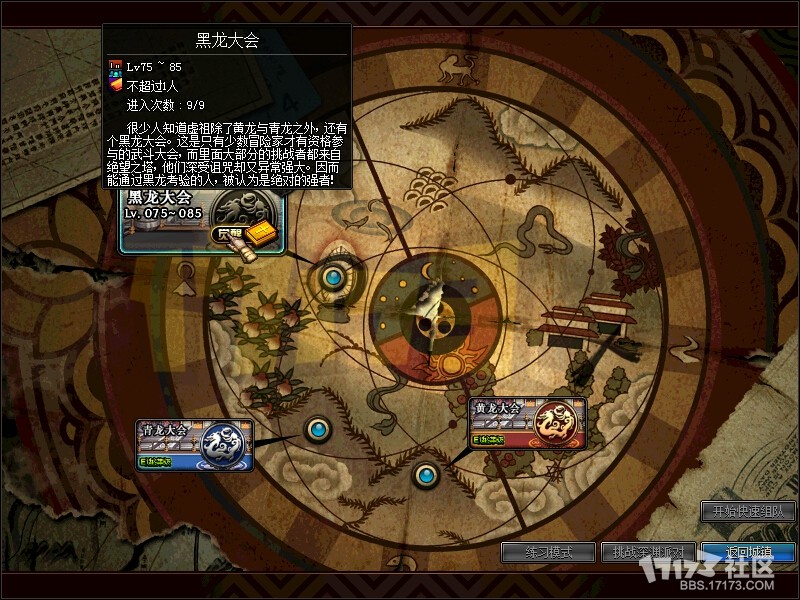Choose the blue map node linked to 黄龙大会
This screenshot has height=600, width=800.
427,473
